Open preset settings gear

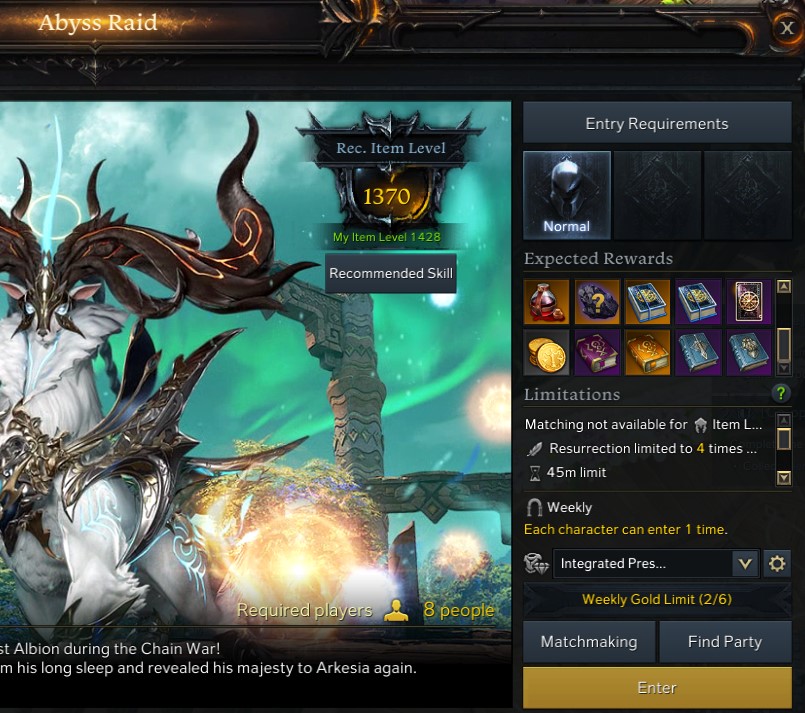tap(777, 564)
